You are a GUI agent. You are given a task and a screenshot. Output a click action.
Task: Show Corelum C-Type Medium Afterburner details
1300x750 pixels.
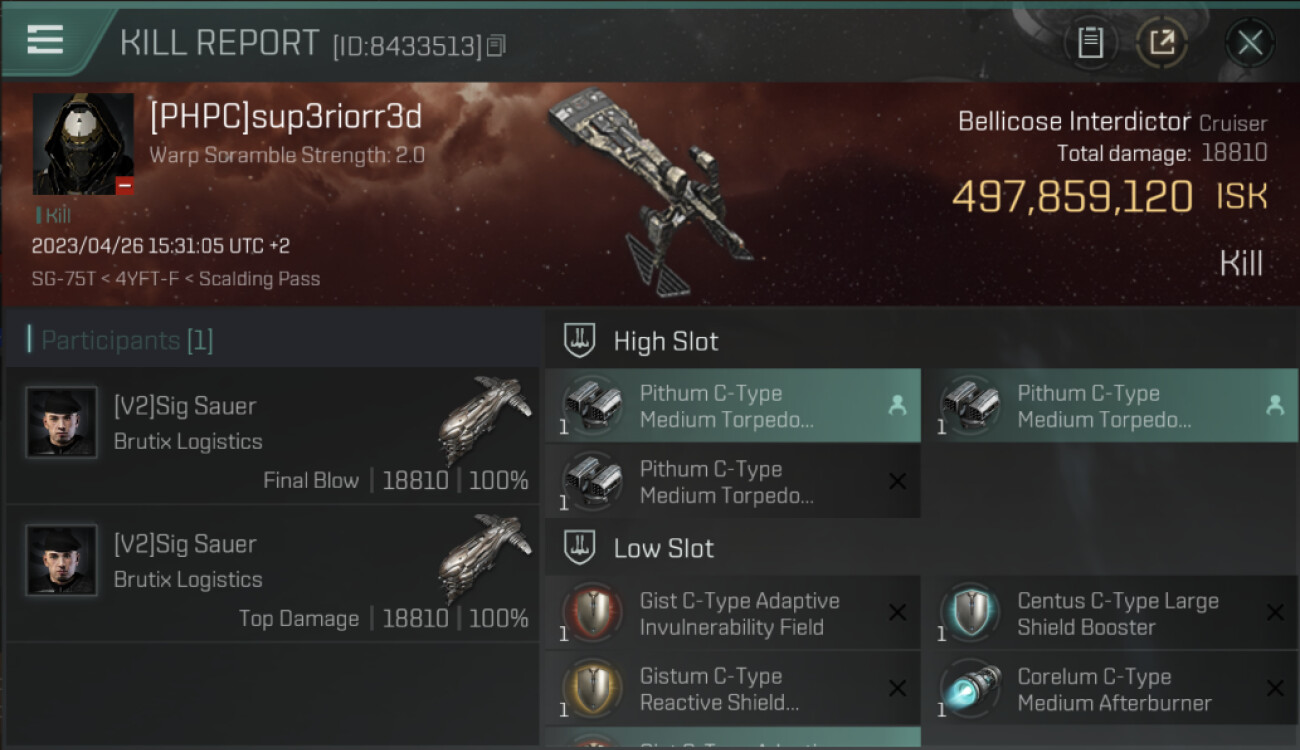(x=1110, y=689)
